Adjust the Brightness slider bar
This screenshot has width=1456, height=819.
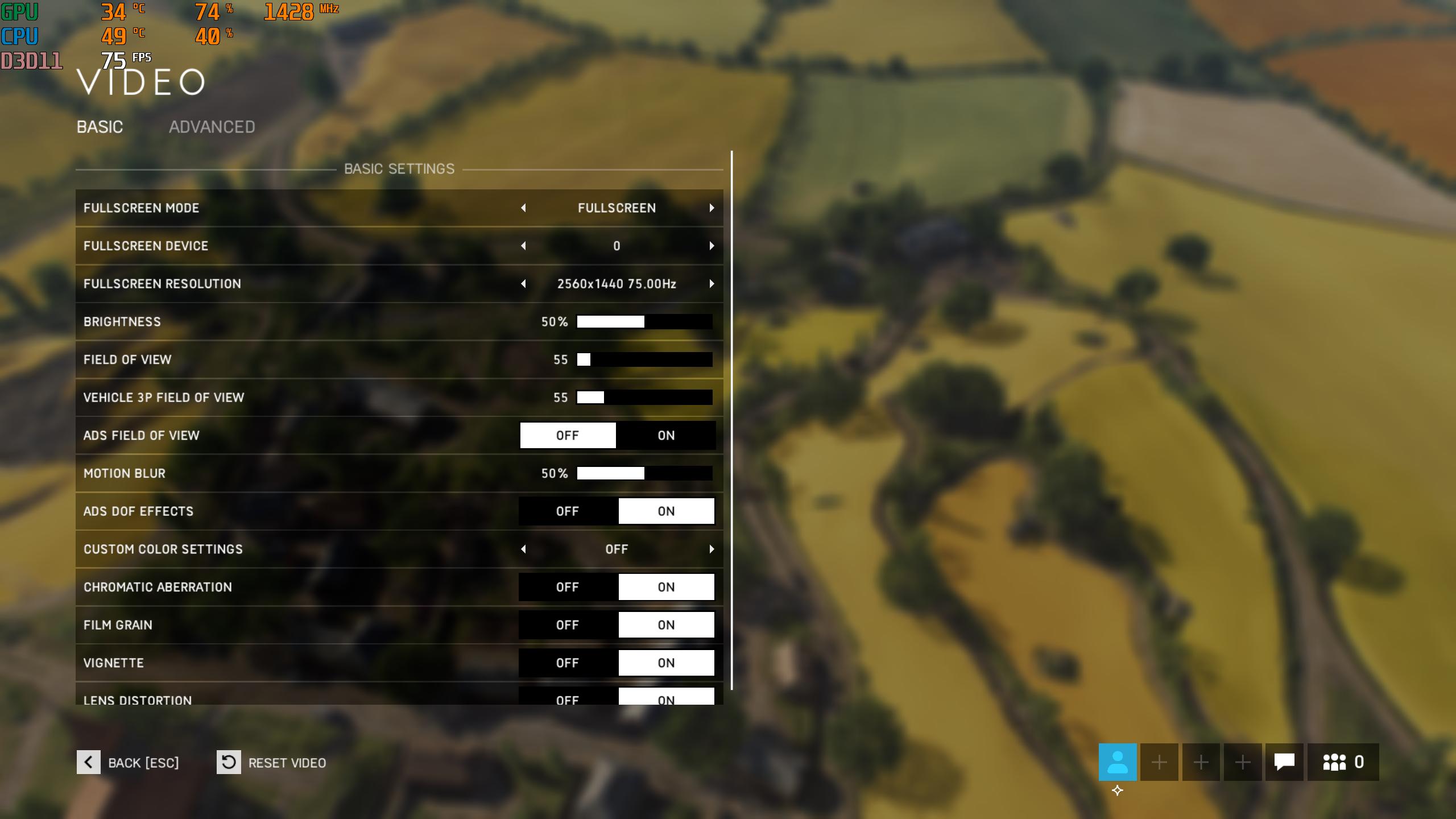pos(644,322)
